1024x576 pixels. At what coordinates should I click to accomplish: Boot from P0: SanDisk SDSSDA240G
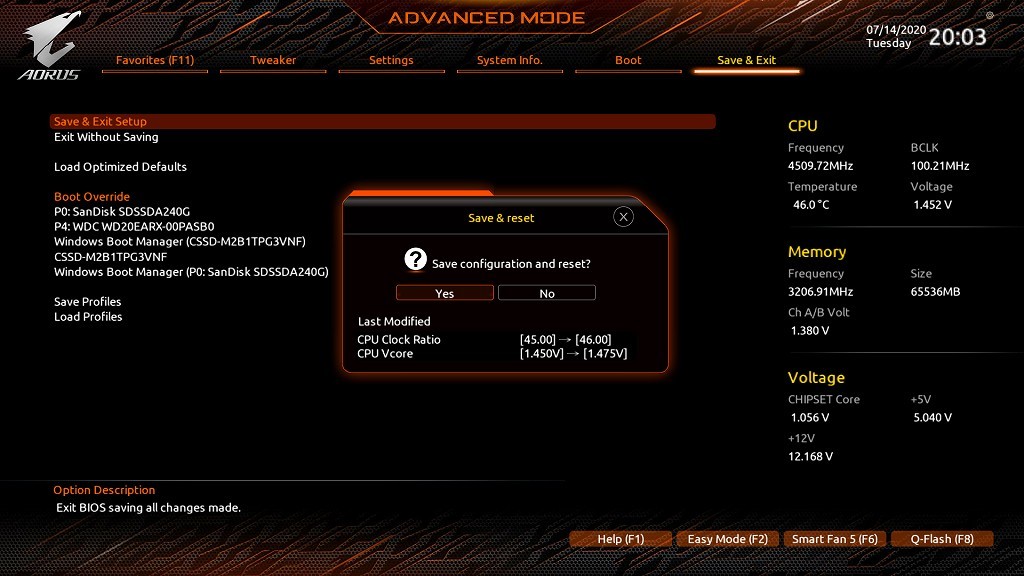coord(122,212)
